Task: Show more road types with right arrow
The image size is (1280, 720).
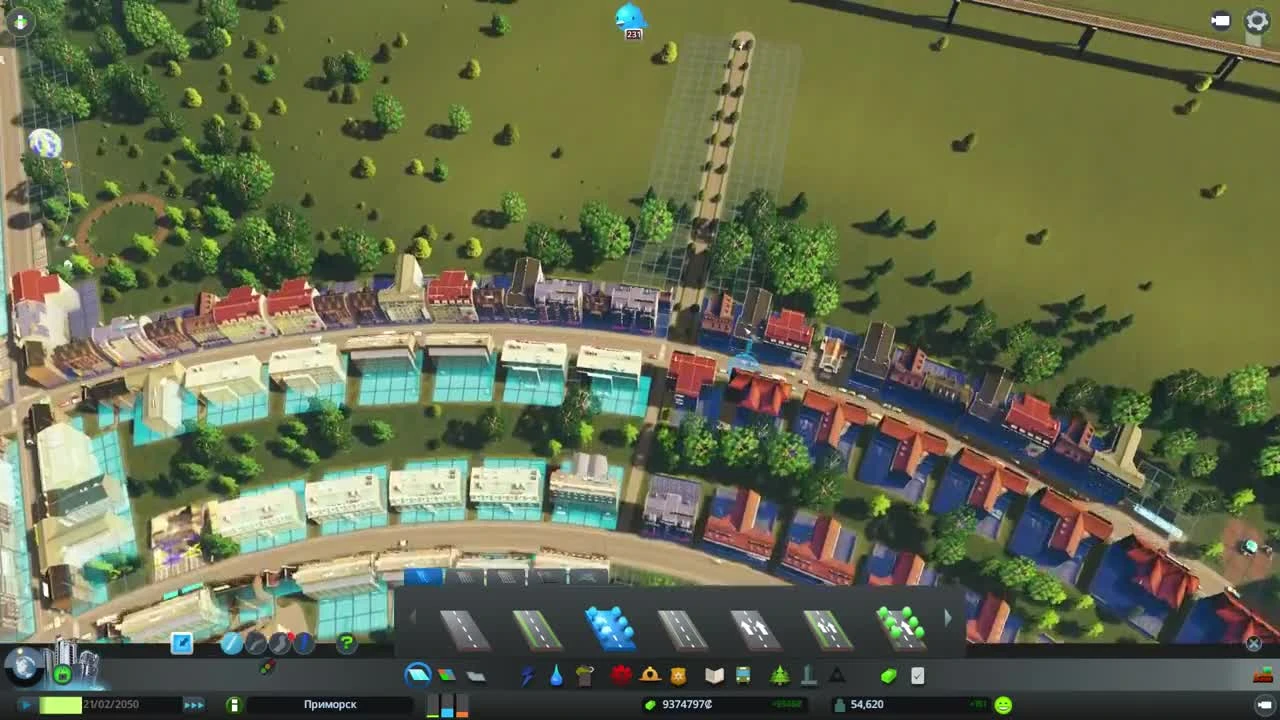Action: click(x=948, y=618)
